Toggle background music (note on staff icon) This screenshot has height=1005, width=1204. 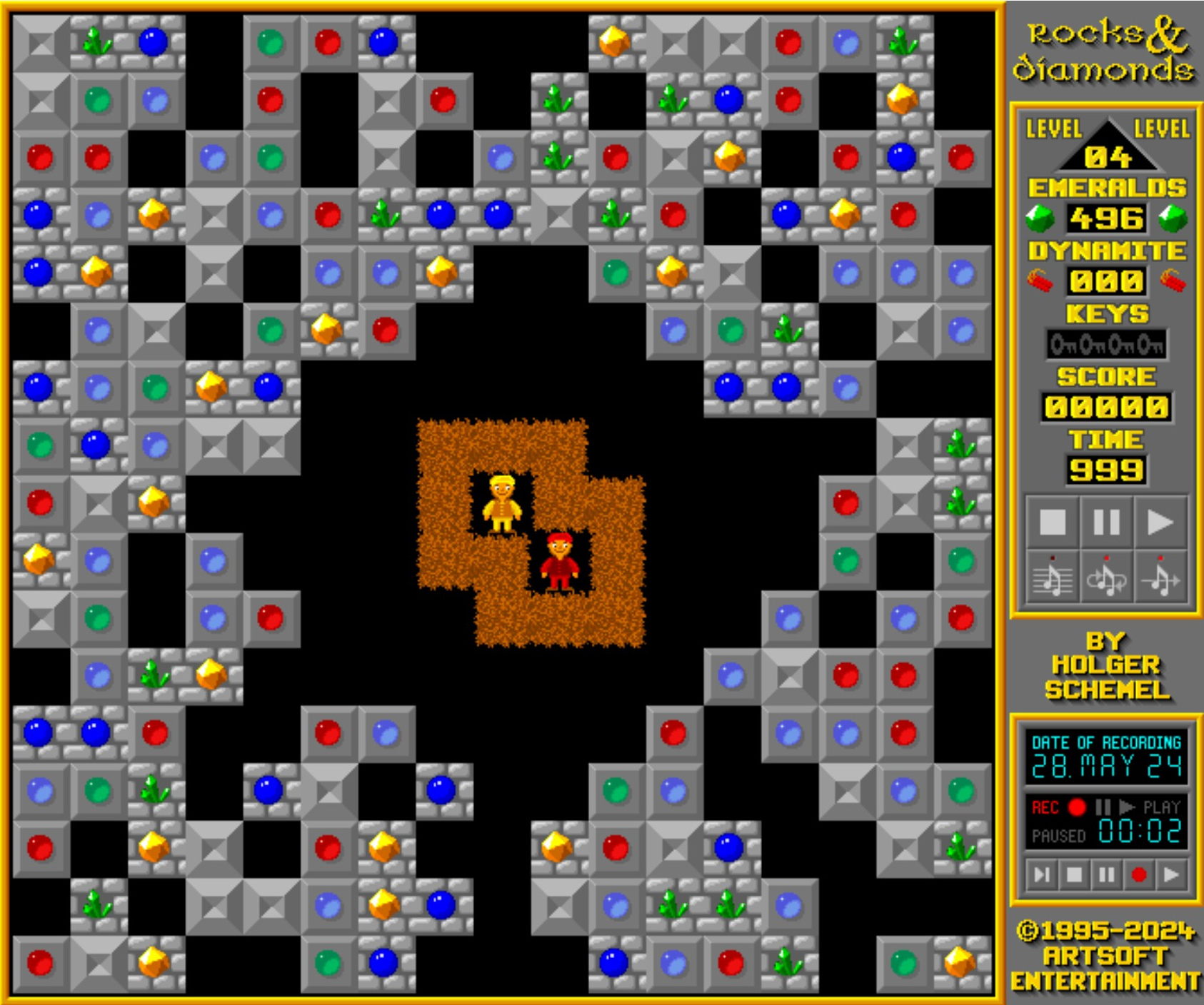pos(1053,578)
